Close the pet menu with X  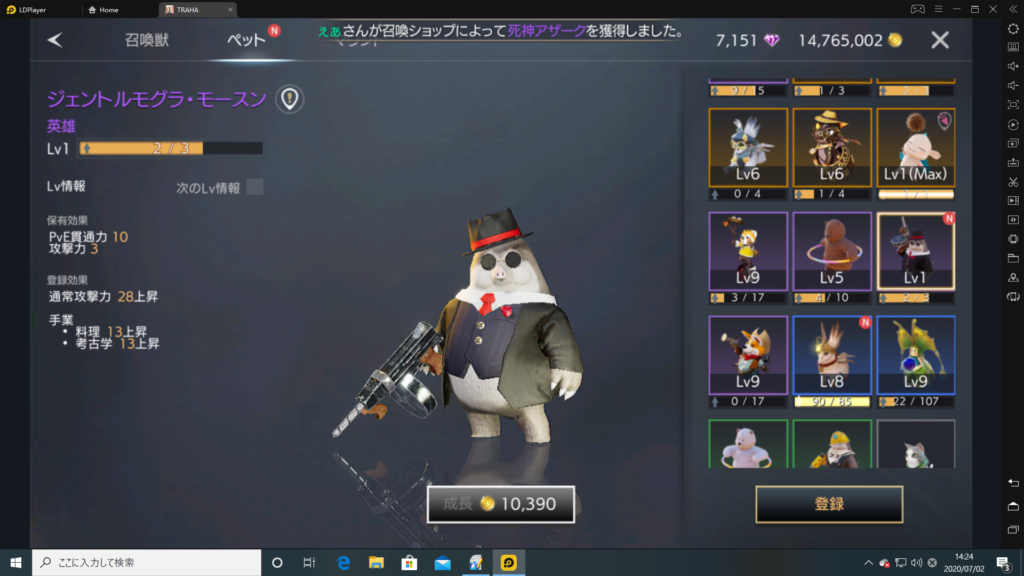(x=940, y=40)
